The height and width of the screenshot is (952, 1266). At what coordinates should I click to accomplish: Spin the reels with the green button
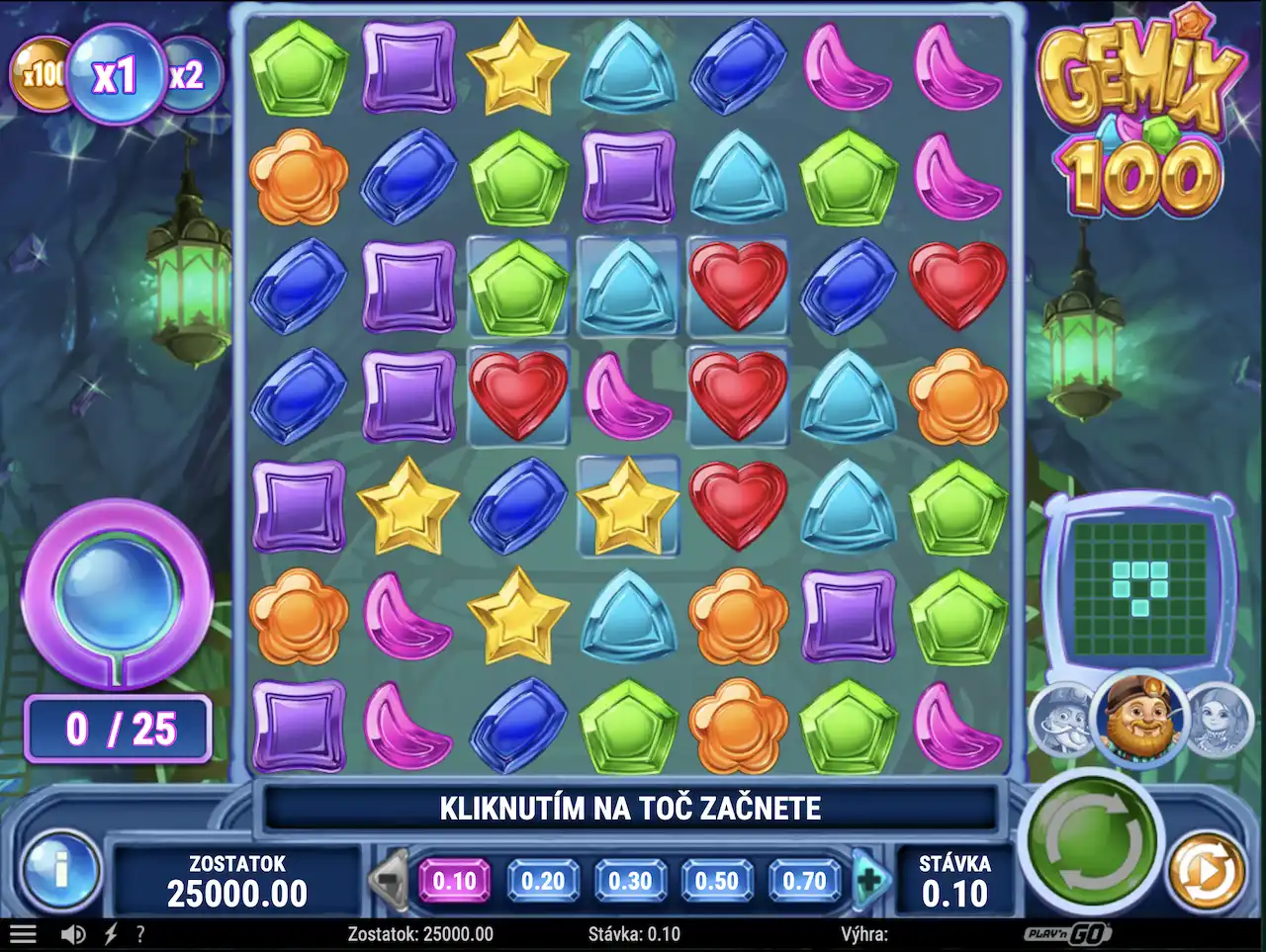click(x=1088, y=840)
